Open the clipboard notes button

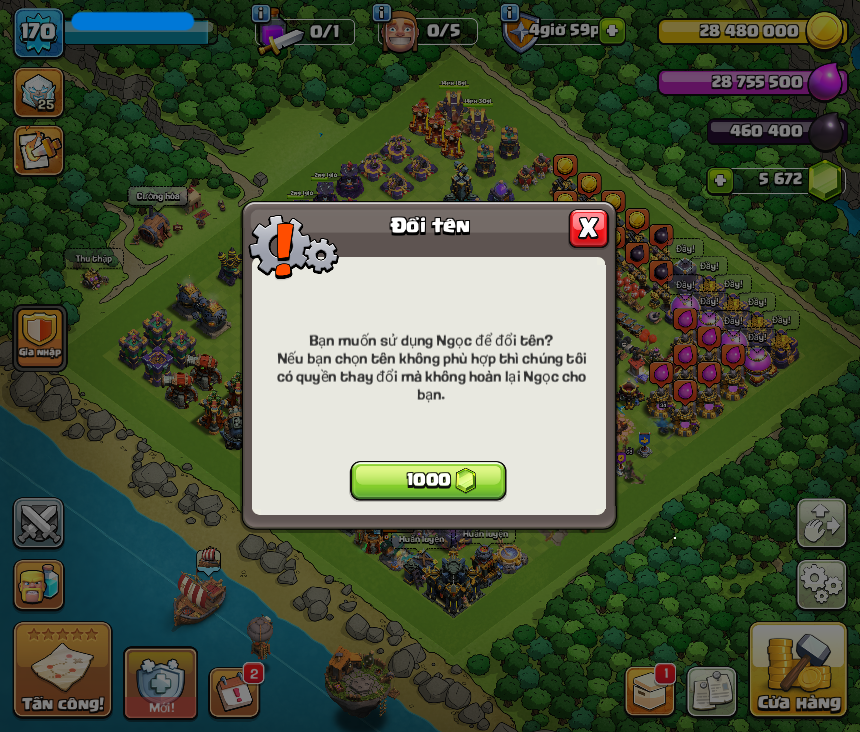[712, 691]
